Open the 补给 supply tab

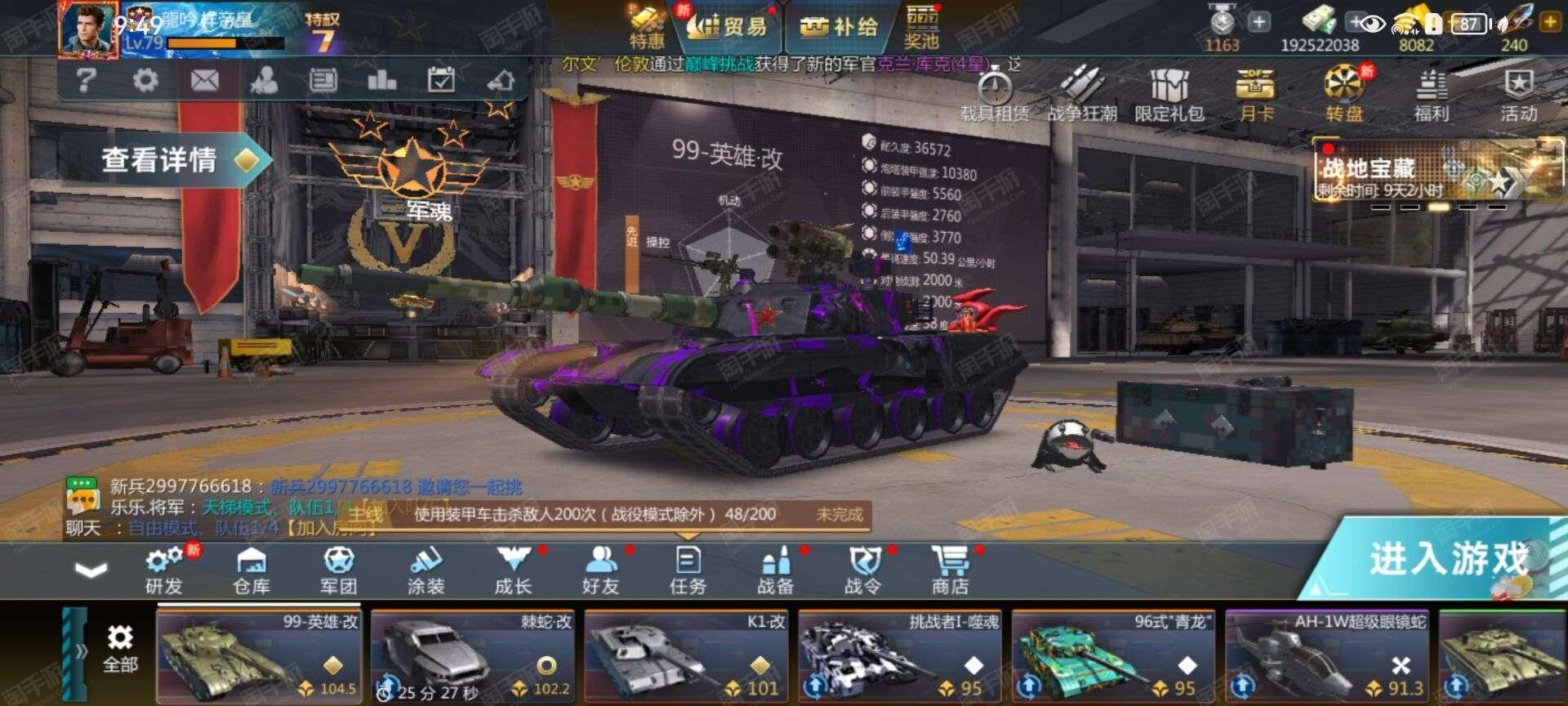tap(839, 27)
